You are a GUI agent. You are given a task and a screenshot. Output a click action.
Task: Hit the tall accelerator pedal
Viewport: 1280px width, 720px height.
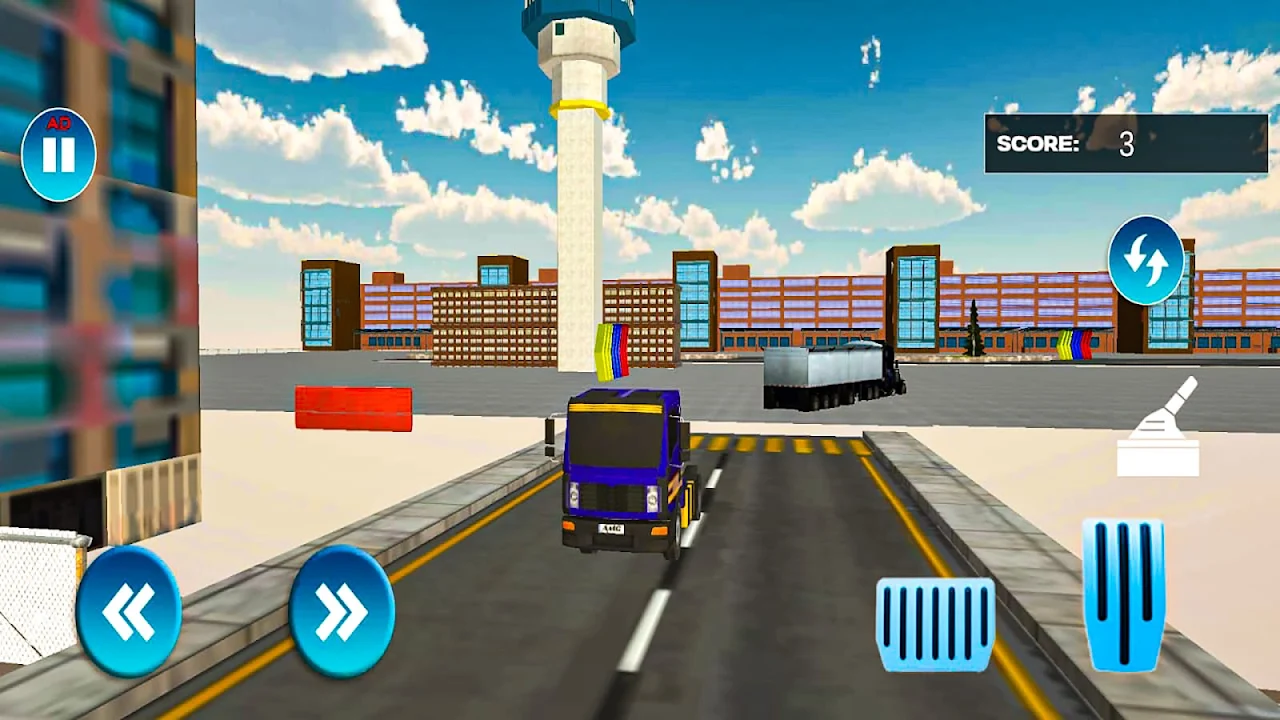[1123, 593]
